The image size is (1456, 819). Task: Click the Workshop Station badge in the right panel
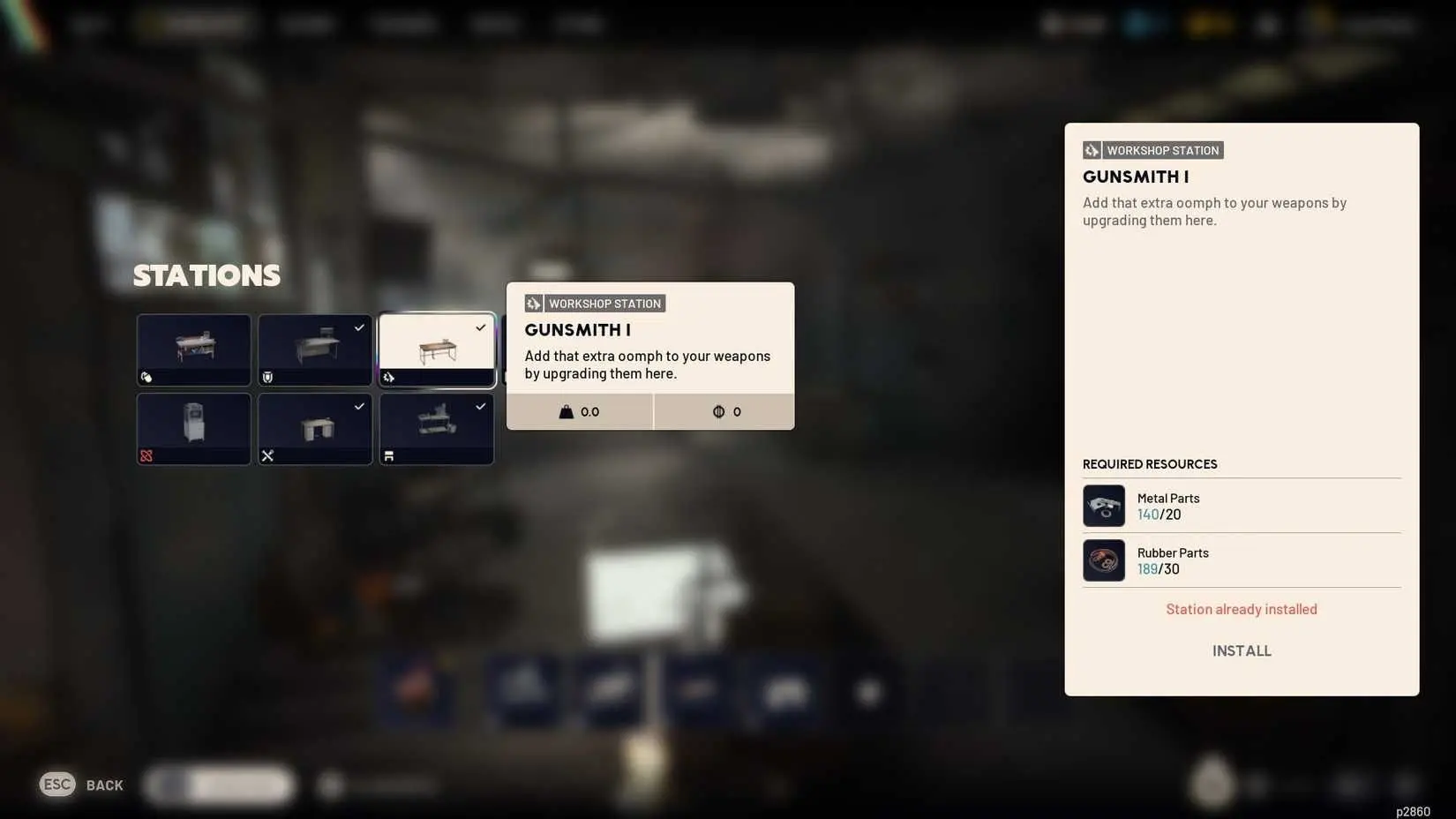(1152, 150)
